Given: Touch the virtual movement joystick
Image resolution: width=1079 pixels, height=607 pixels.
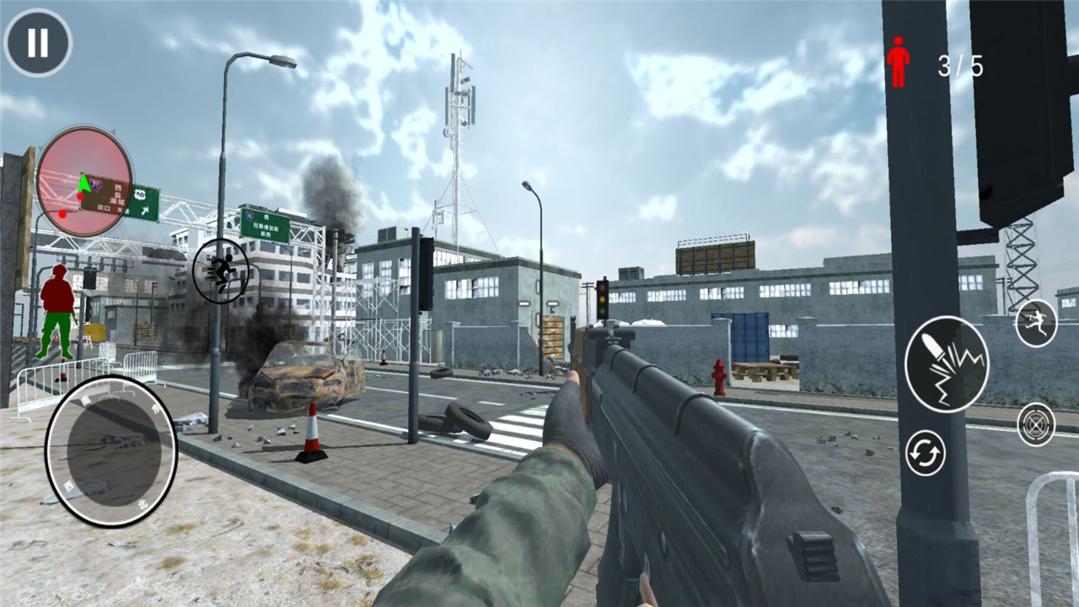Looking at the screenshot, I should point(110,451).
